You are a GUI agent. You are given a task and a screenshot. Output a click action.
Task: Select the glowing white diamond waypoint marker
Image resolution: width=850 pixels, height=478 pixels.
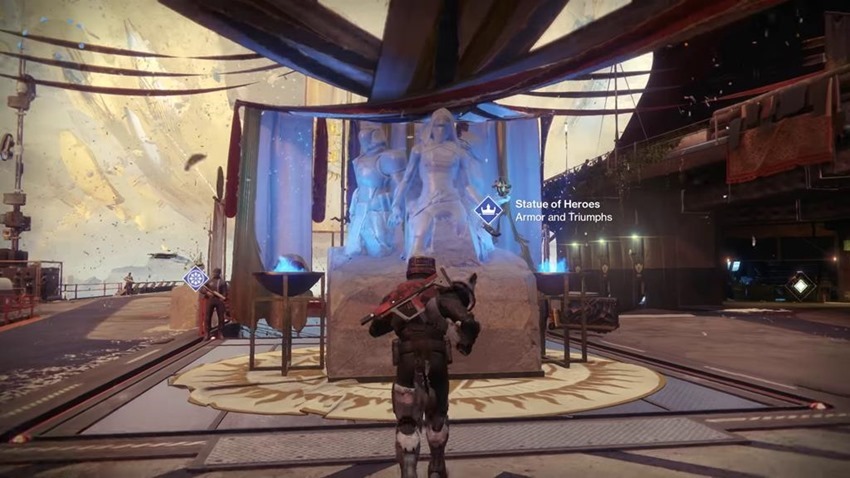(x=799, y=285)
